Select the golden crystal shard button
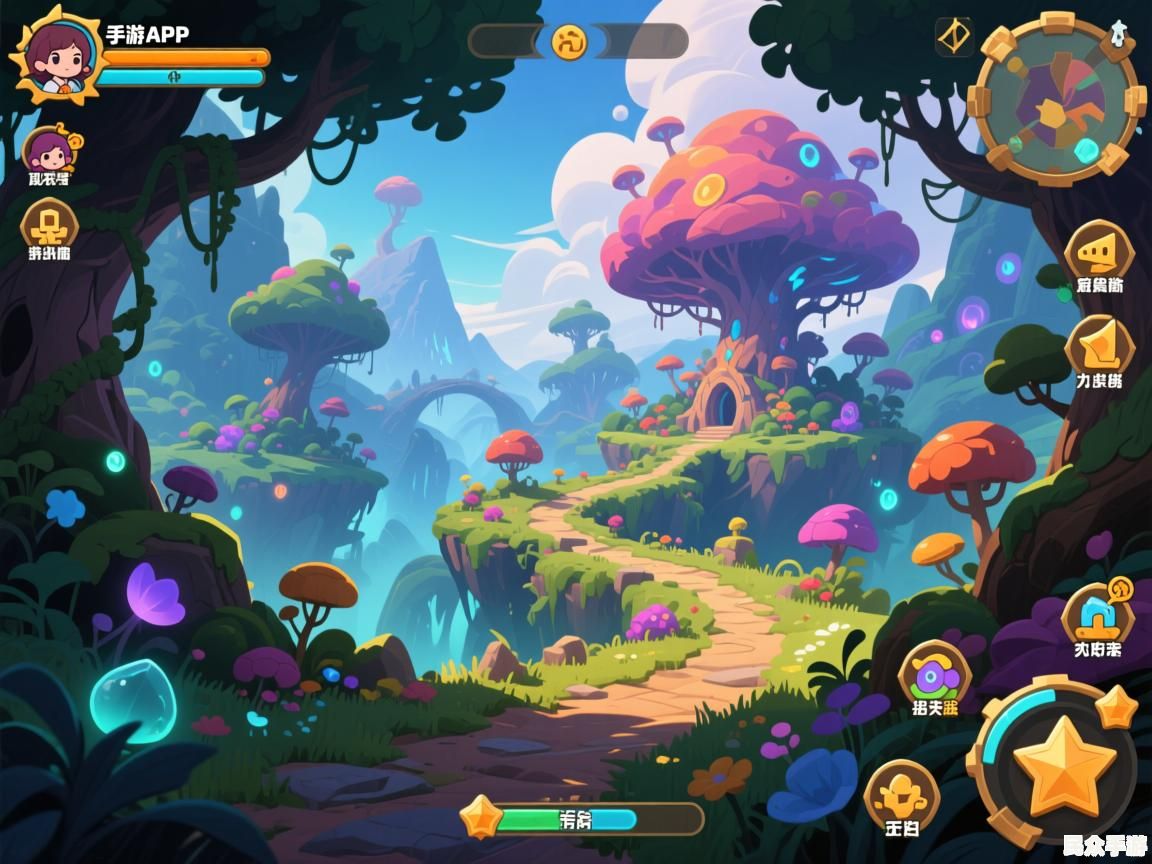This screenshot has width=1152, height=864. [x=1099, y=345]
